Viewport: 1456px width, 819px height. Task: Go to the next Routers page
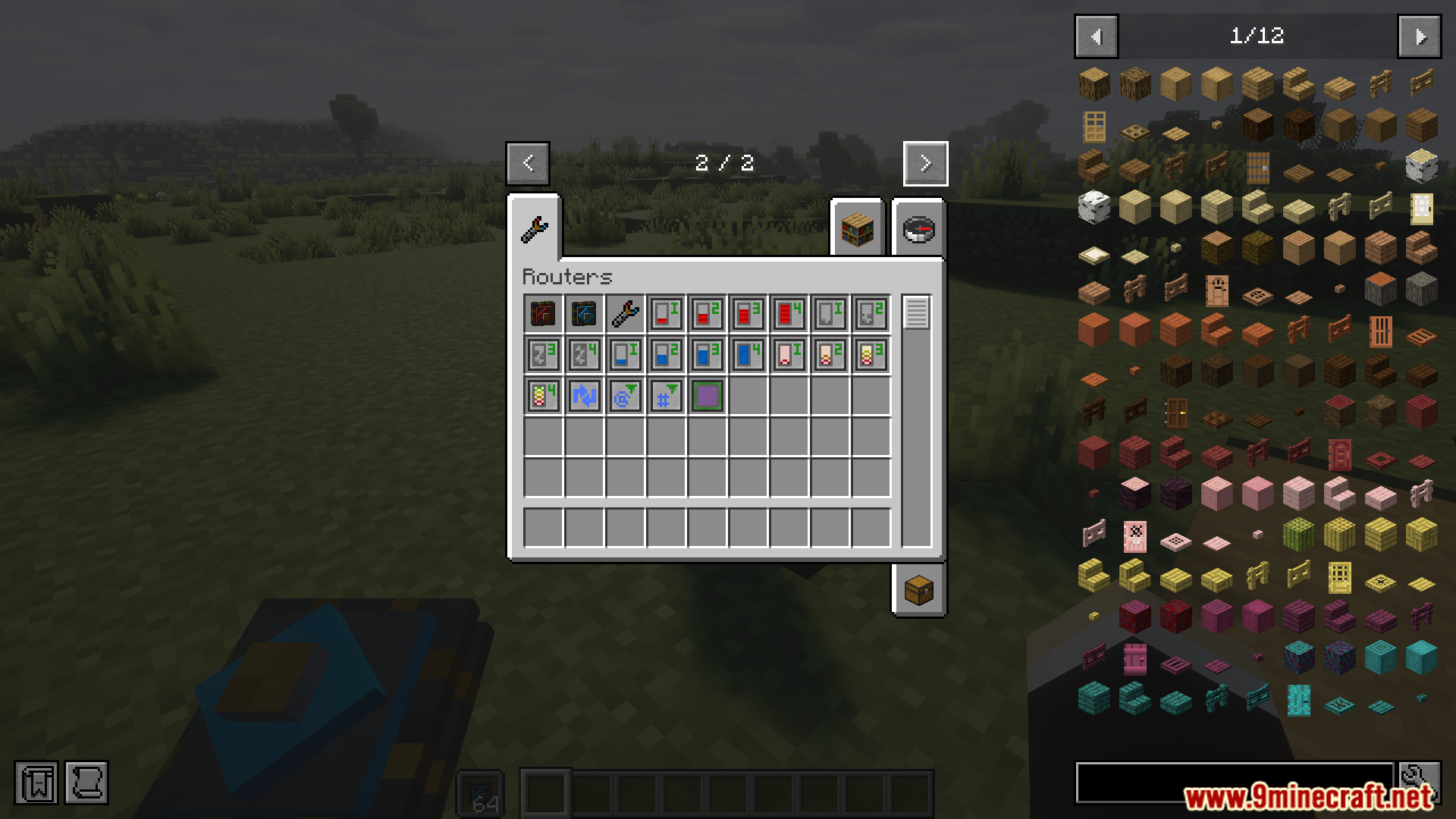pos(924,163)
